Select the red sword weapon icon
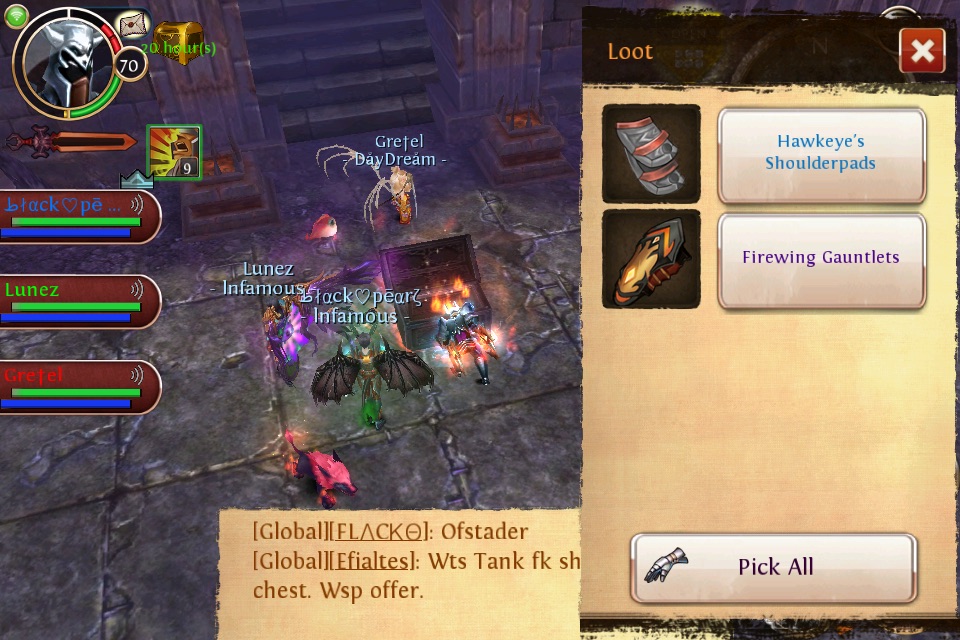 (72, 141)
